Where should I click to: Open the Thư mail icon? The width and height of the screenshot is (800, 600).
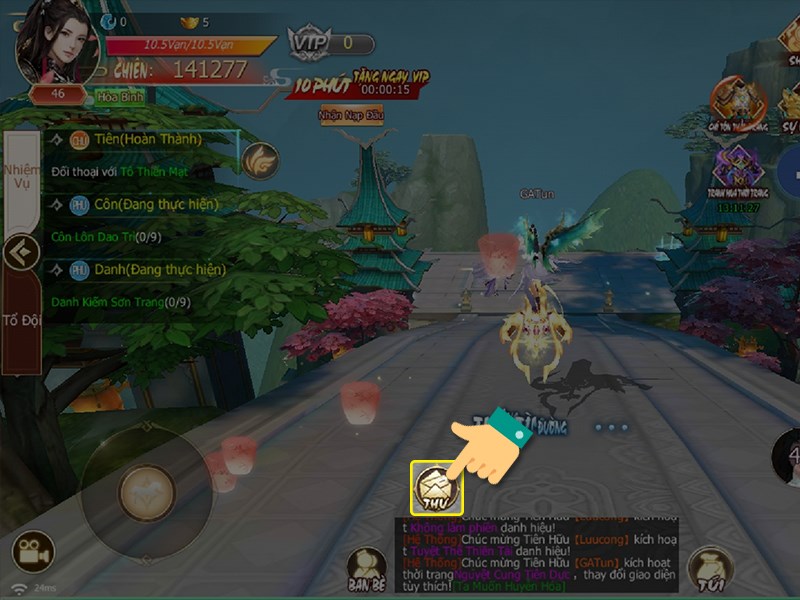[438, 487]
